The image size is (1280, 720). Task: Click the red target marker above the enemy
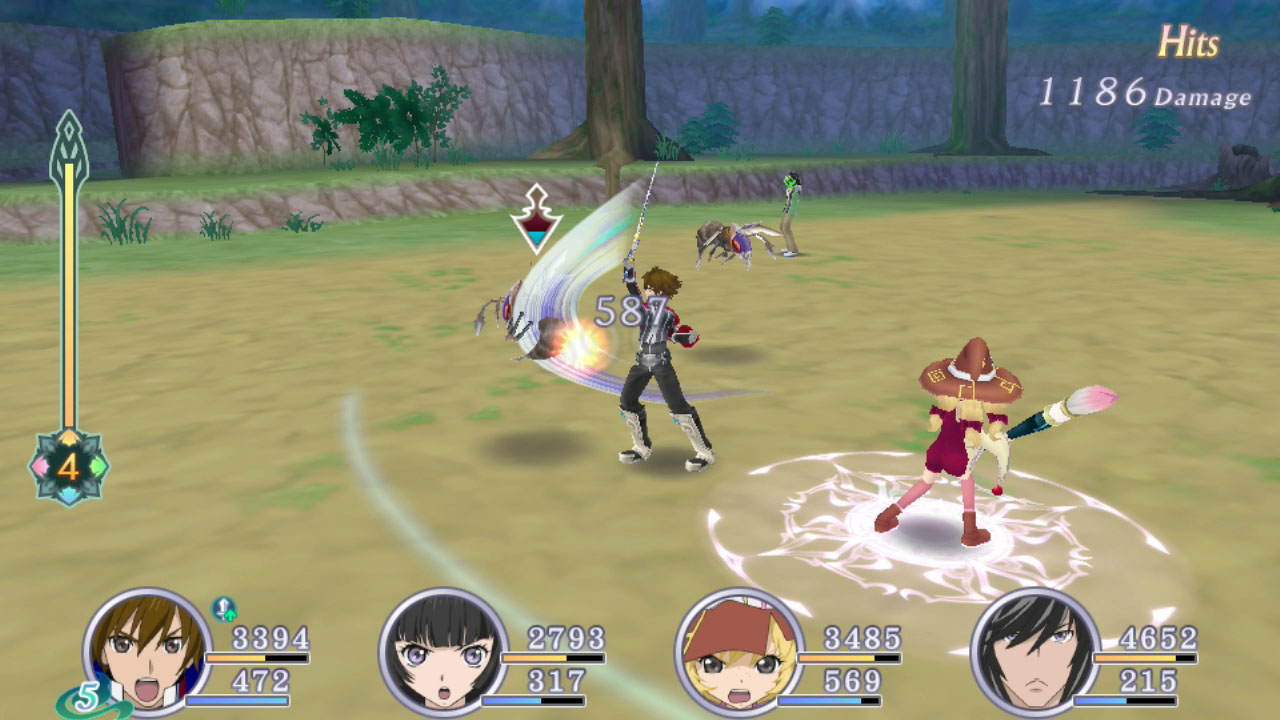pos(536,218)
